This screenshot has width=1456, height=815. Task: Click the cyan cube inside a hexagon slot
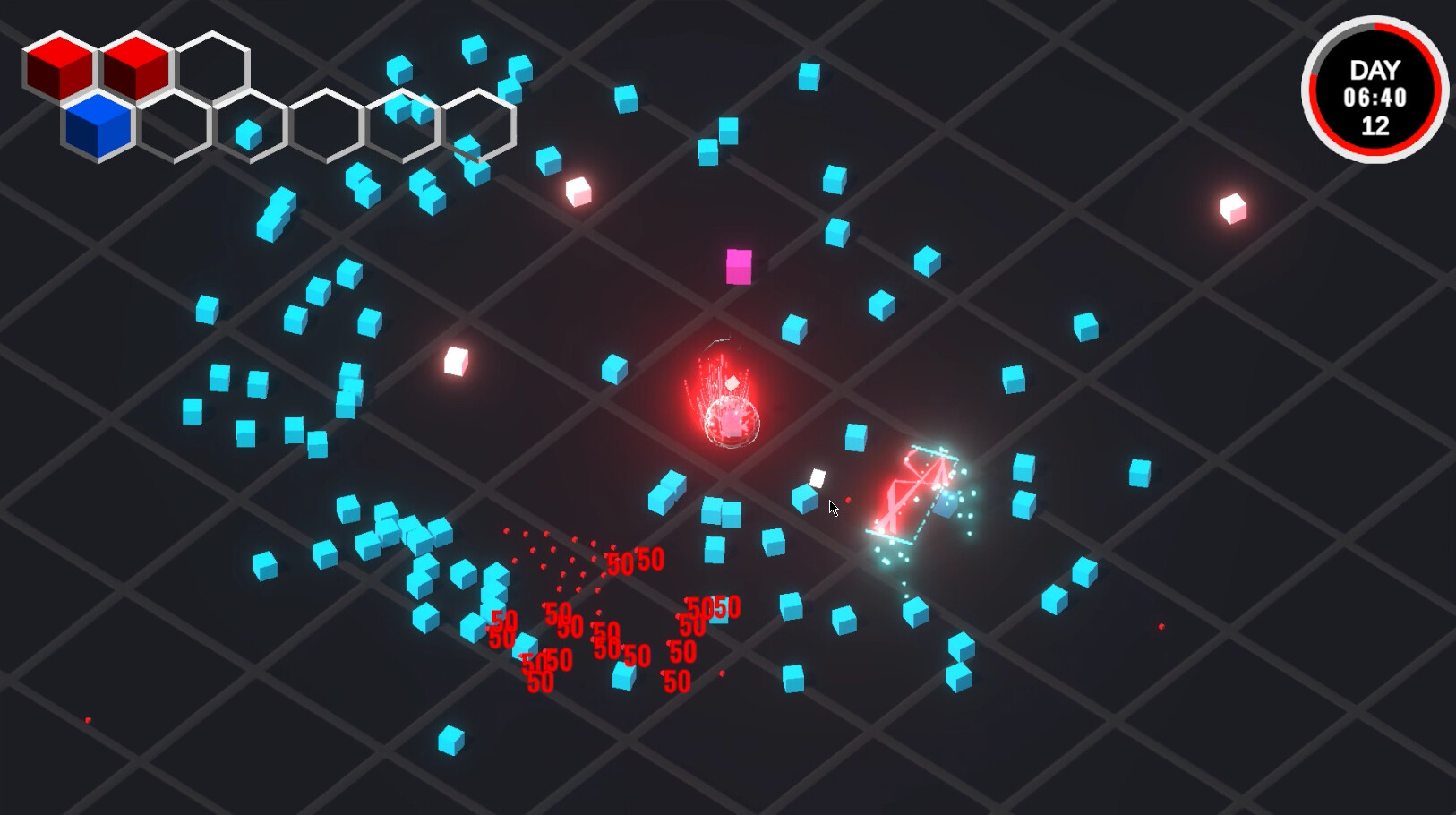tap(248, 135)
